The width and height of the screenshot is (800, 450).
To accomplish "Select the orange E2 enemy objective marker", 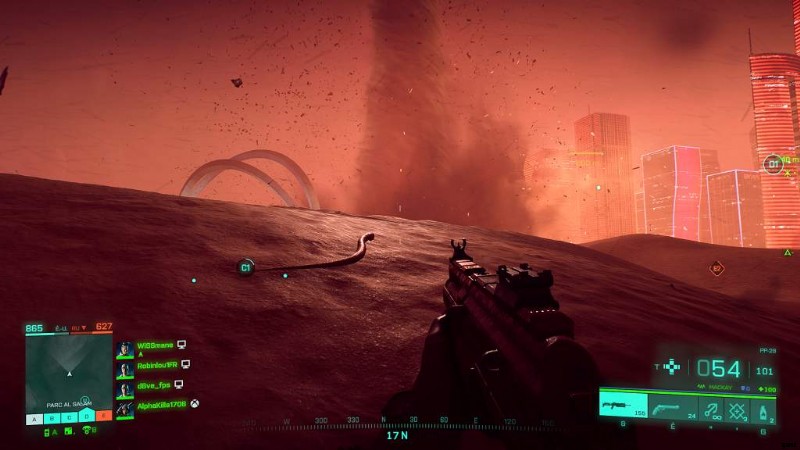I will (716, 268).
